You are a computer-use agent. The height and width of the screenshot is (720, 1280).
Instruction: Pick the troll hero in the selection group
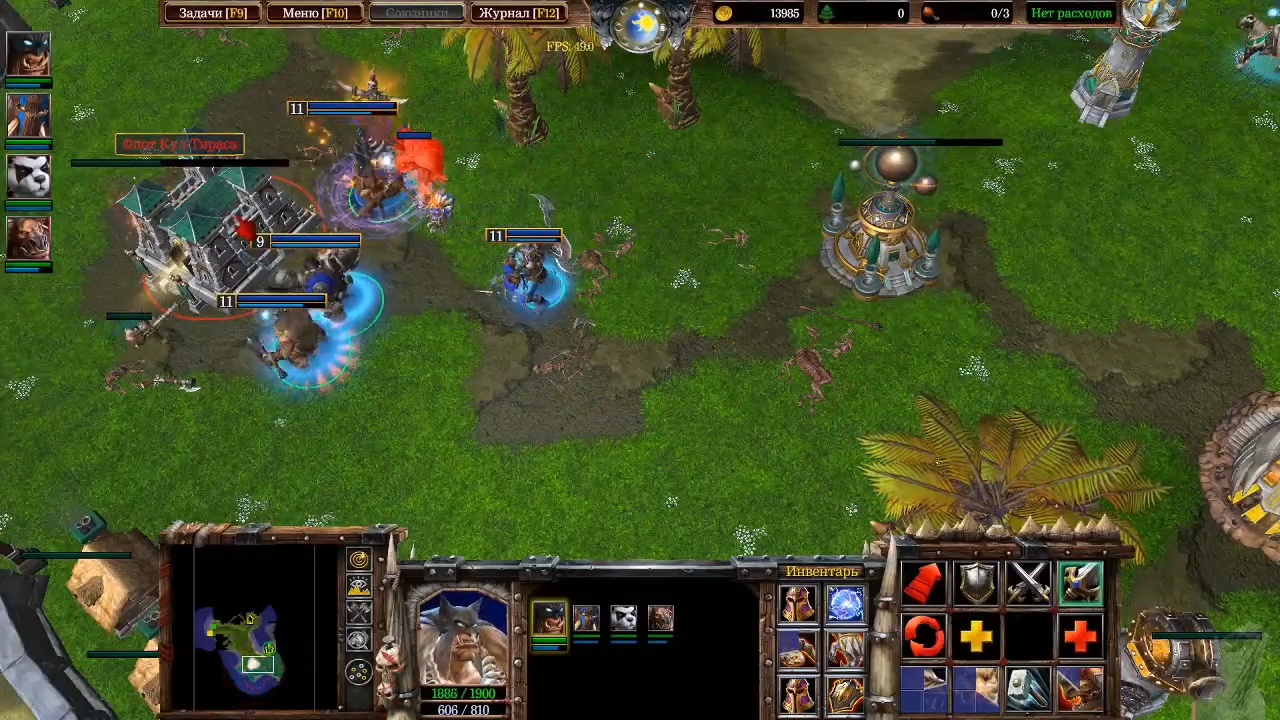pyautogui.click(x=586, y=618)
